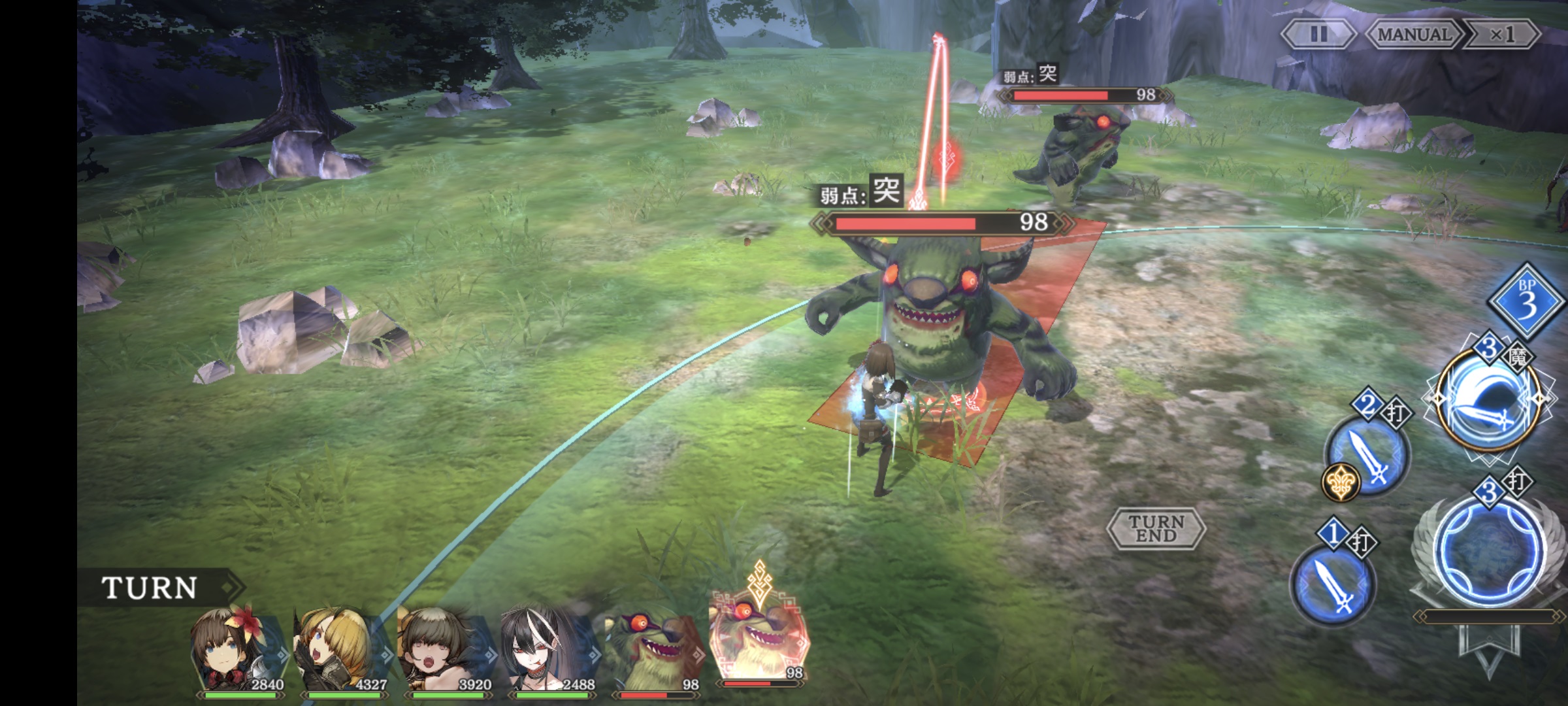The image size is (1568, 706).
Task: Select the blonde girl portrait with 4327 HP
Action: pos(341,649)
